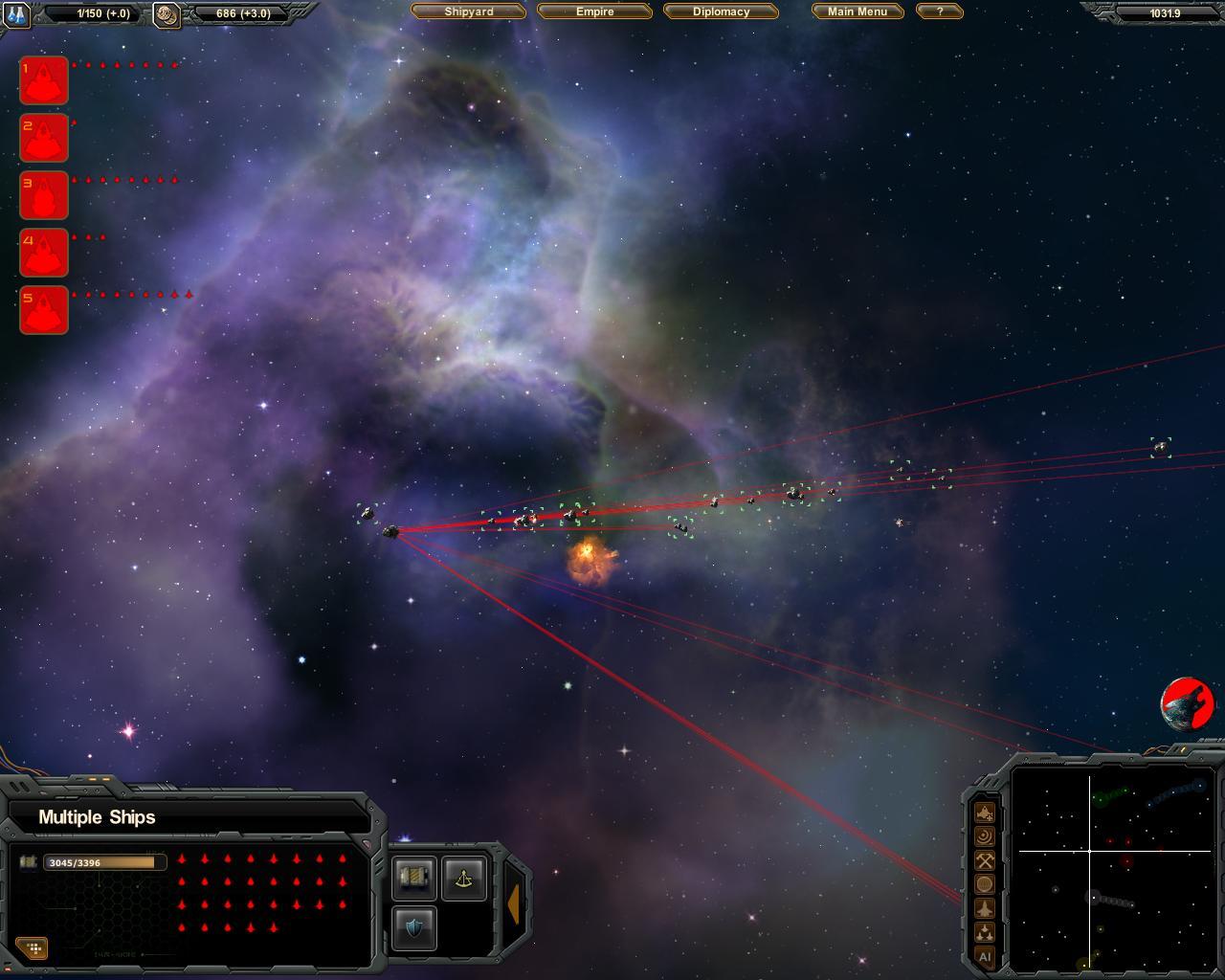Open the Diplomacy screen
The image size is (1225, 980).
tap(721, 11)
